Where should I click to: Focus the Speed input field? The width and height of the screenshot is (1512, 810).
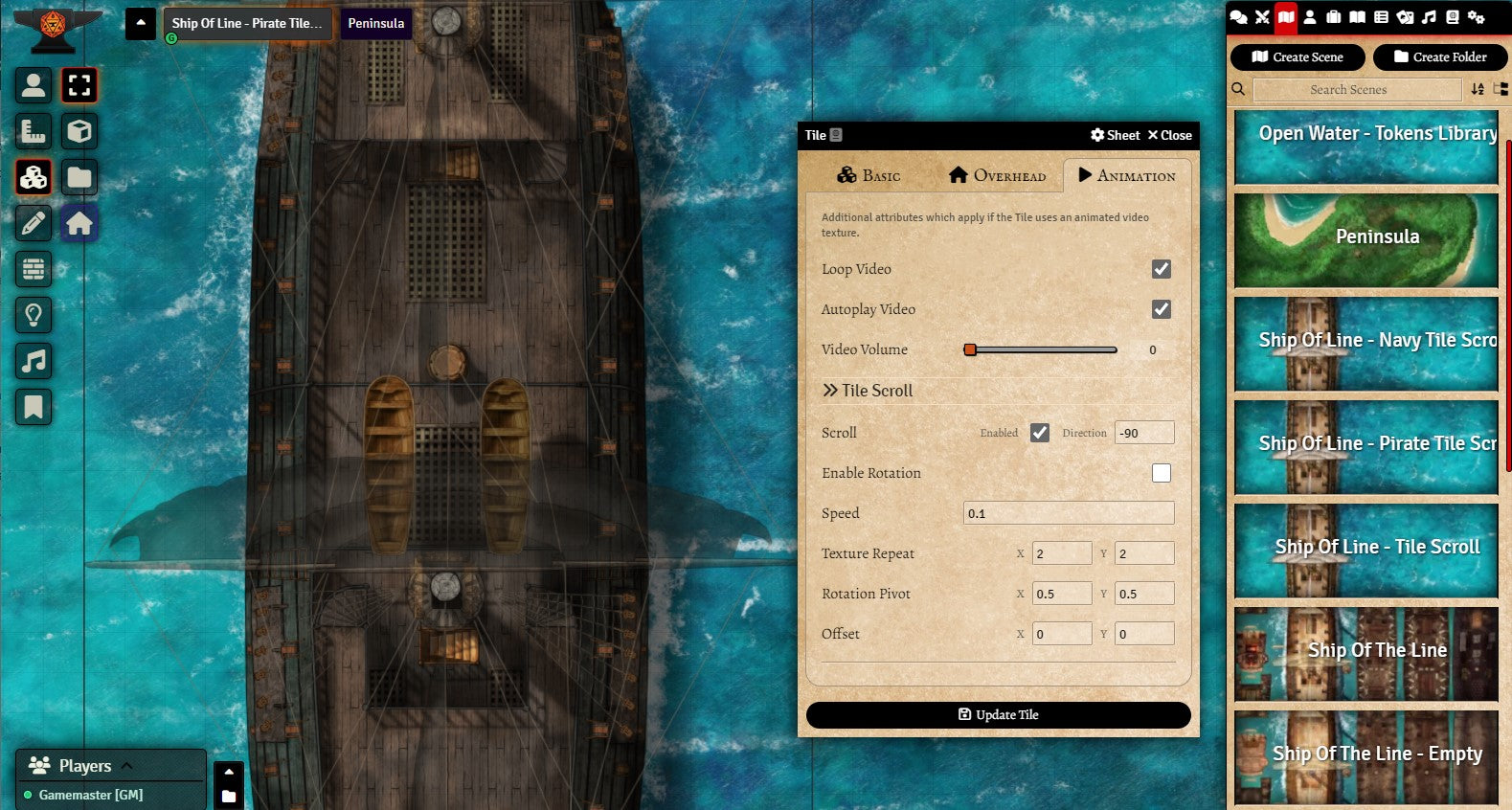(1068, 513)
